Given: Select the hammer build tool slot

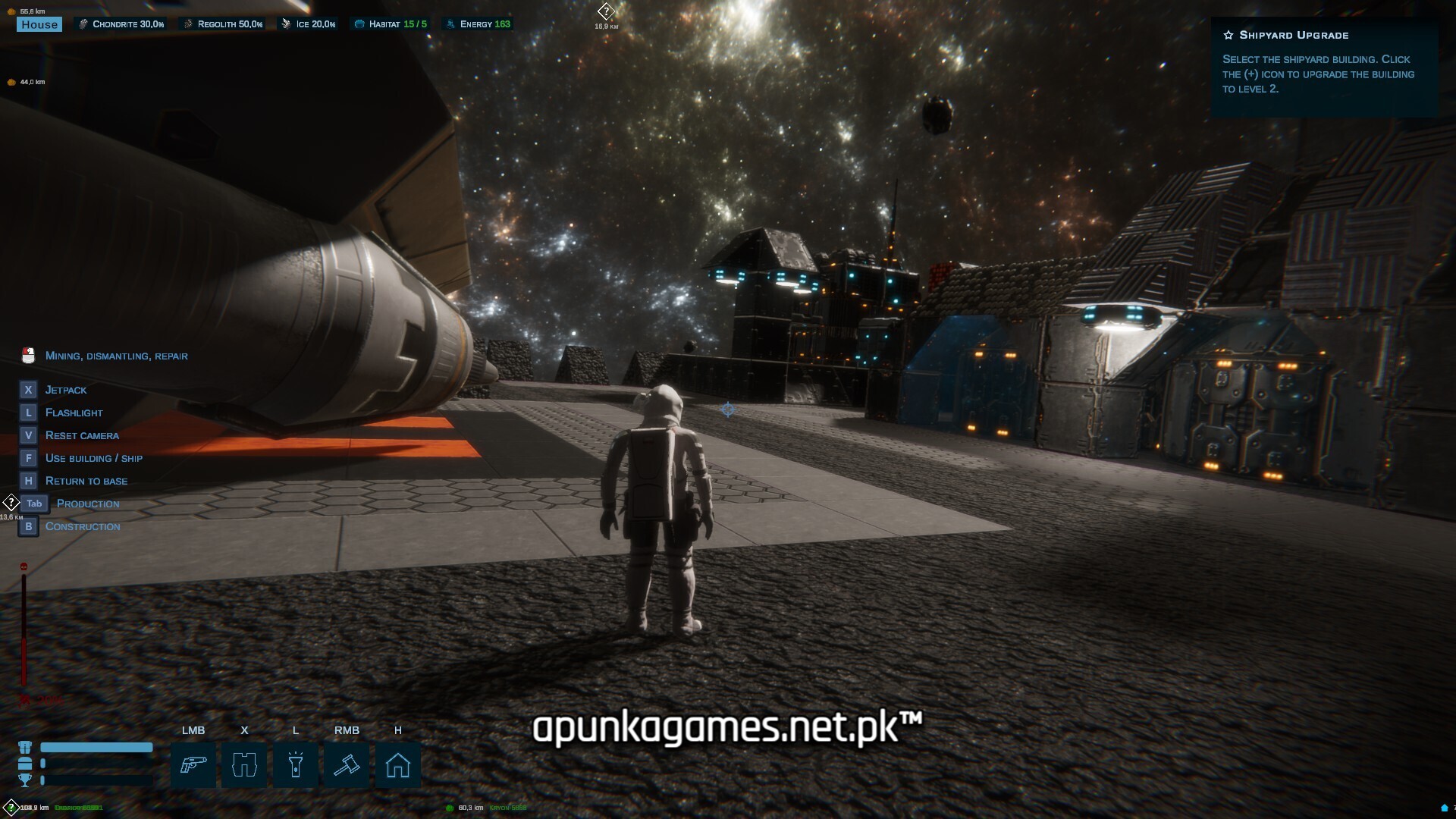Looking at the screenshot, I should [x=347, y=765].
